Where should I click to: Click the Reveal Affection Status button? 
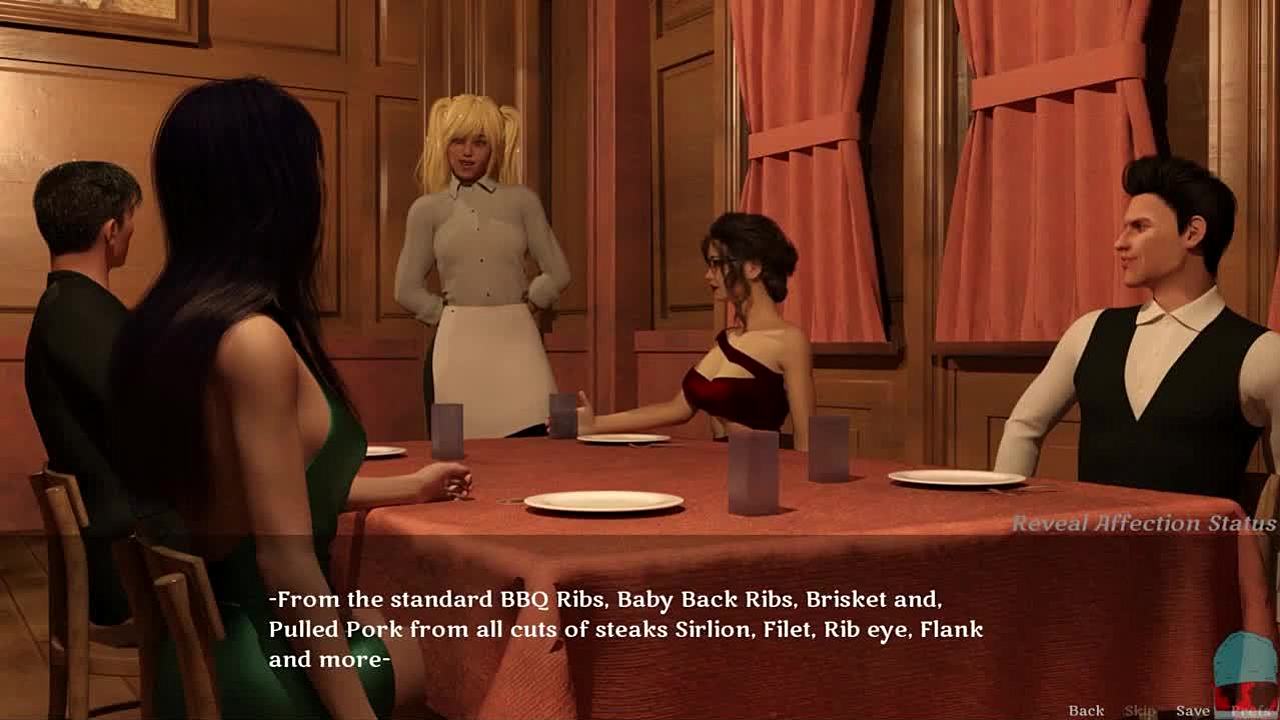(x=1143, y=523)
